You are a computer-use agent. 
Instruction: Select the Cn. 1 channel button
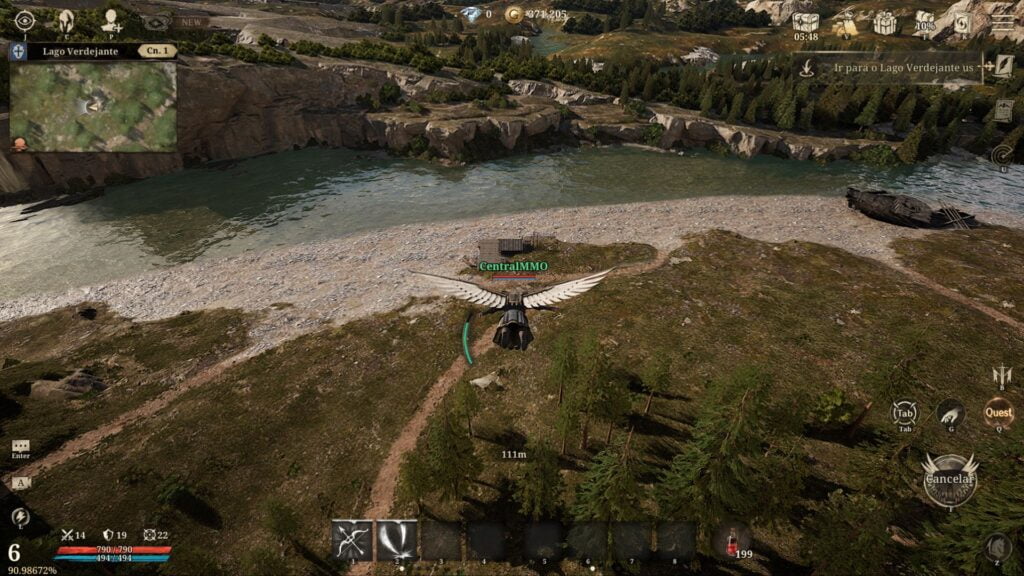157,50
